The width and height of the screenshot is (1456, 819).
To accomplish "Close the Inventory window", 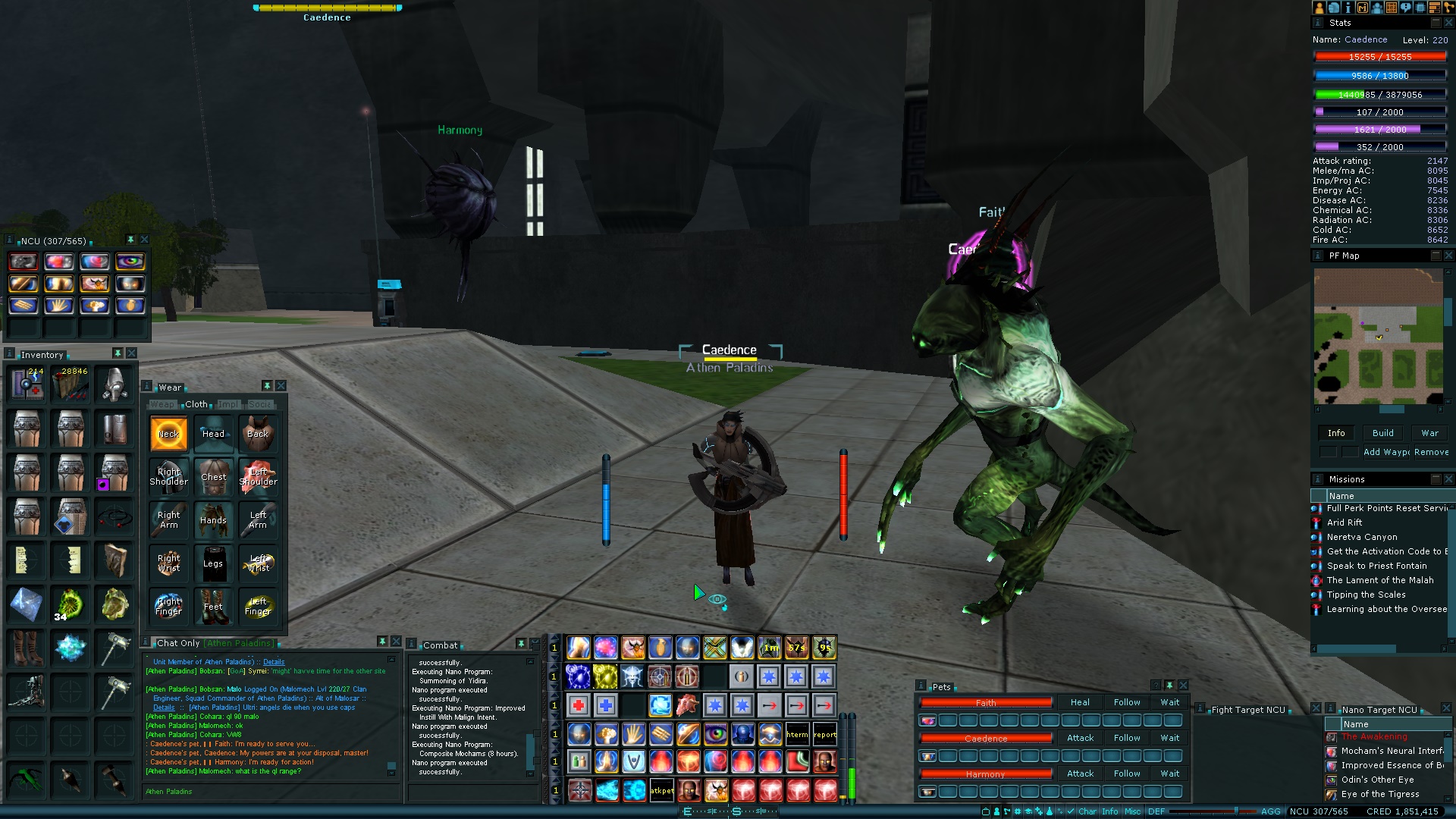I will coord(131,353).
